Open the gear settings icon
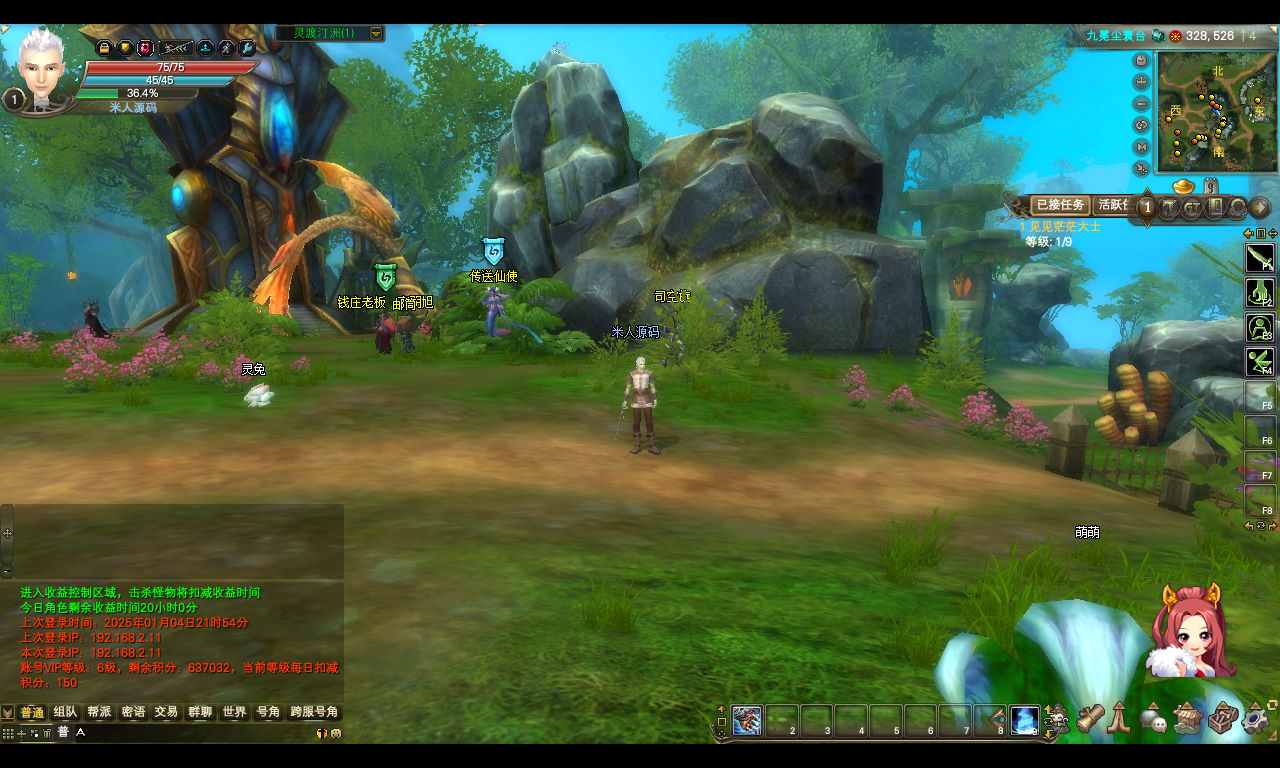 (1256, 718)
